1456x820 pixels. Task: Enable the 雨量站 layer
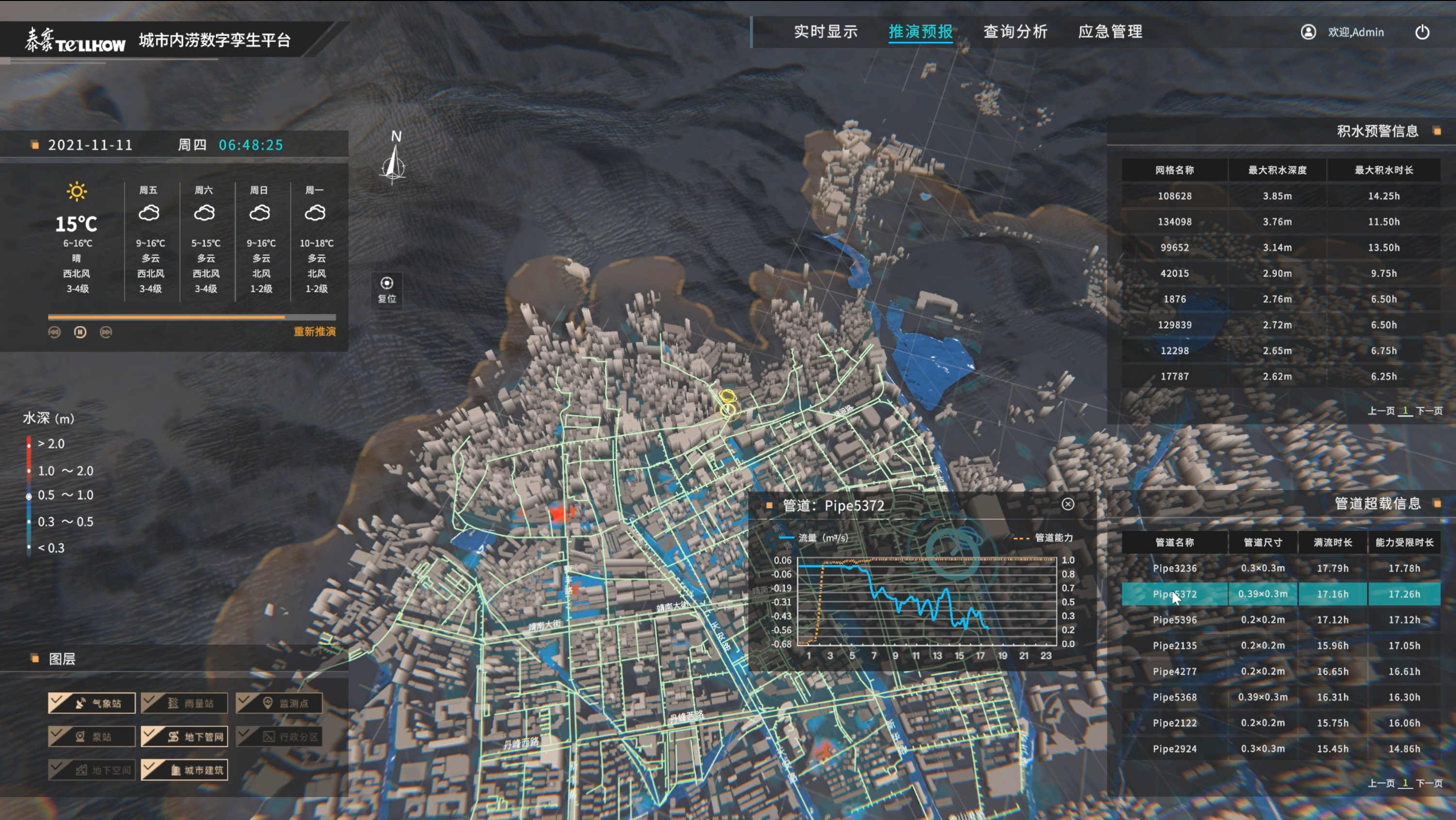[x=185, y=703]
